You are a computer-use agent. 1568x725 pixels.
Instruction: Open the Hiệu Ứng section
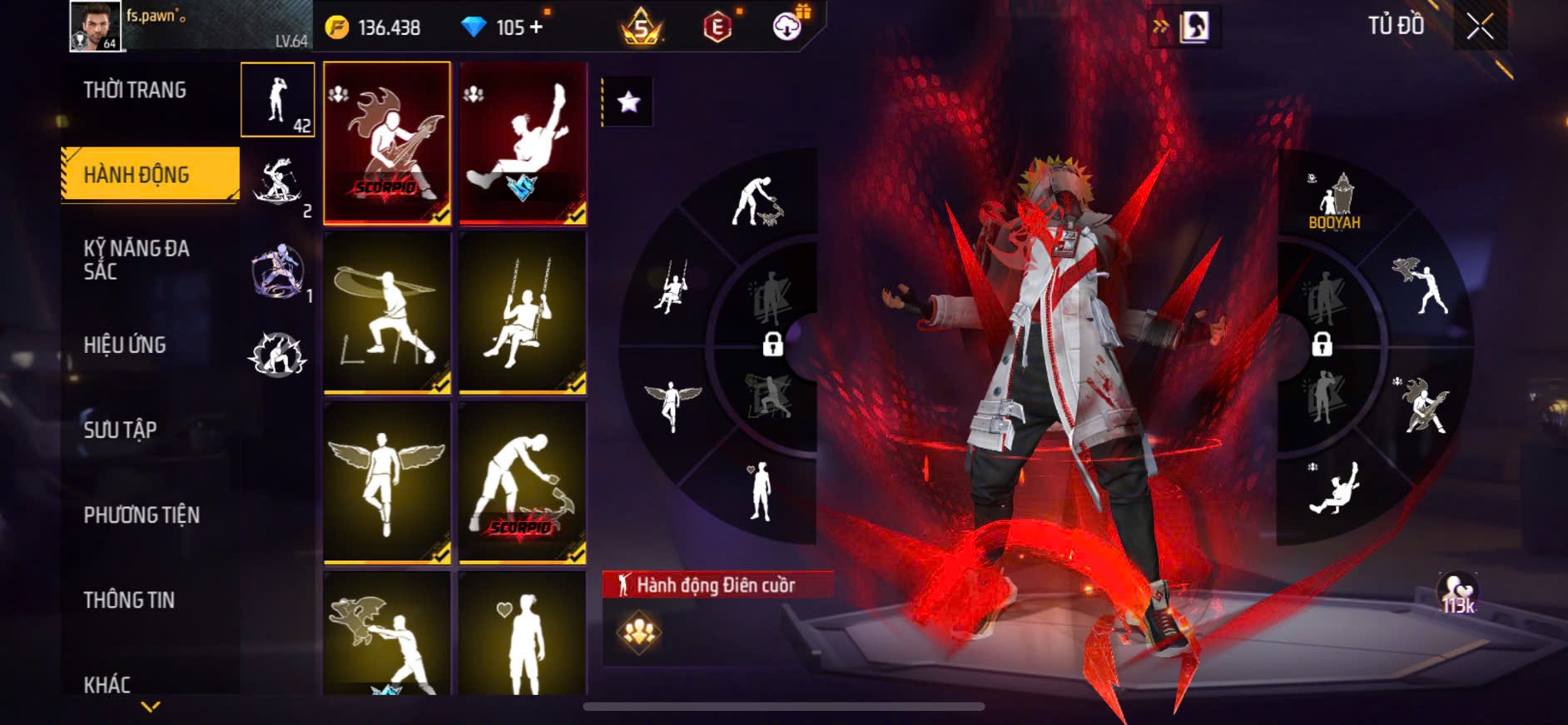coord(125,345)
